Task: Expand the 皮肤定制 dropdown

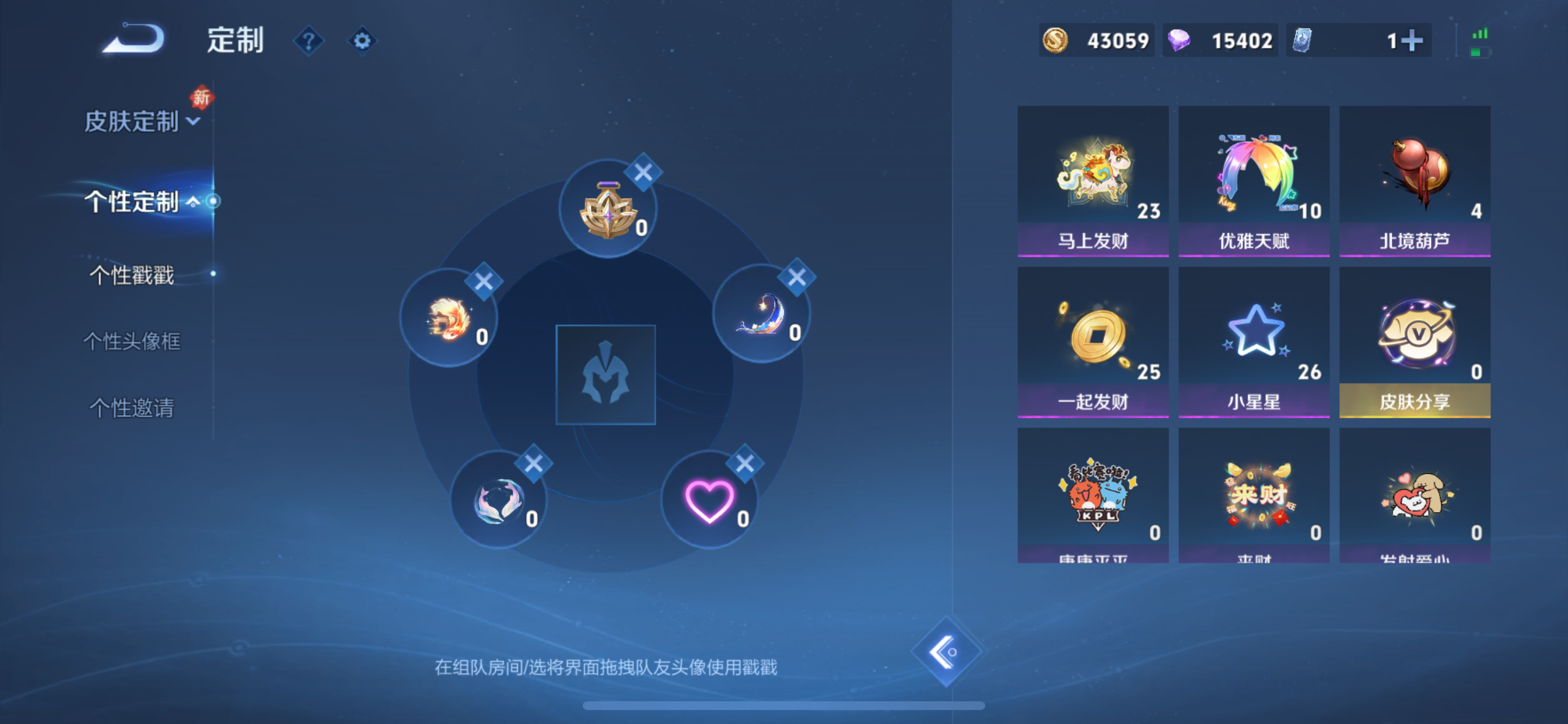Action: pyautogui.click(x=193, y=122)
